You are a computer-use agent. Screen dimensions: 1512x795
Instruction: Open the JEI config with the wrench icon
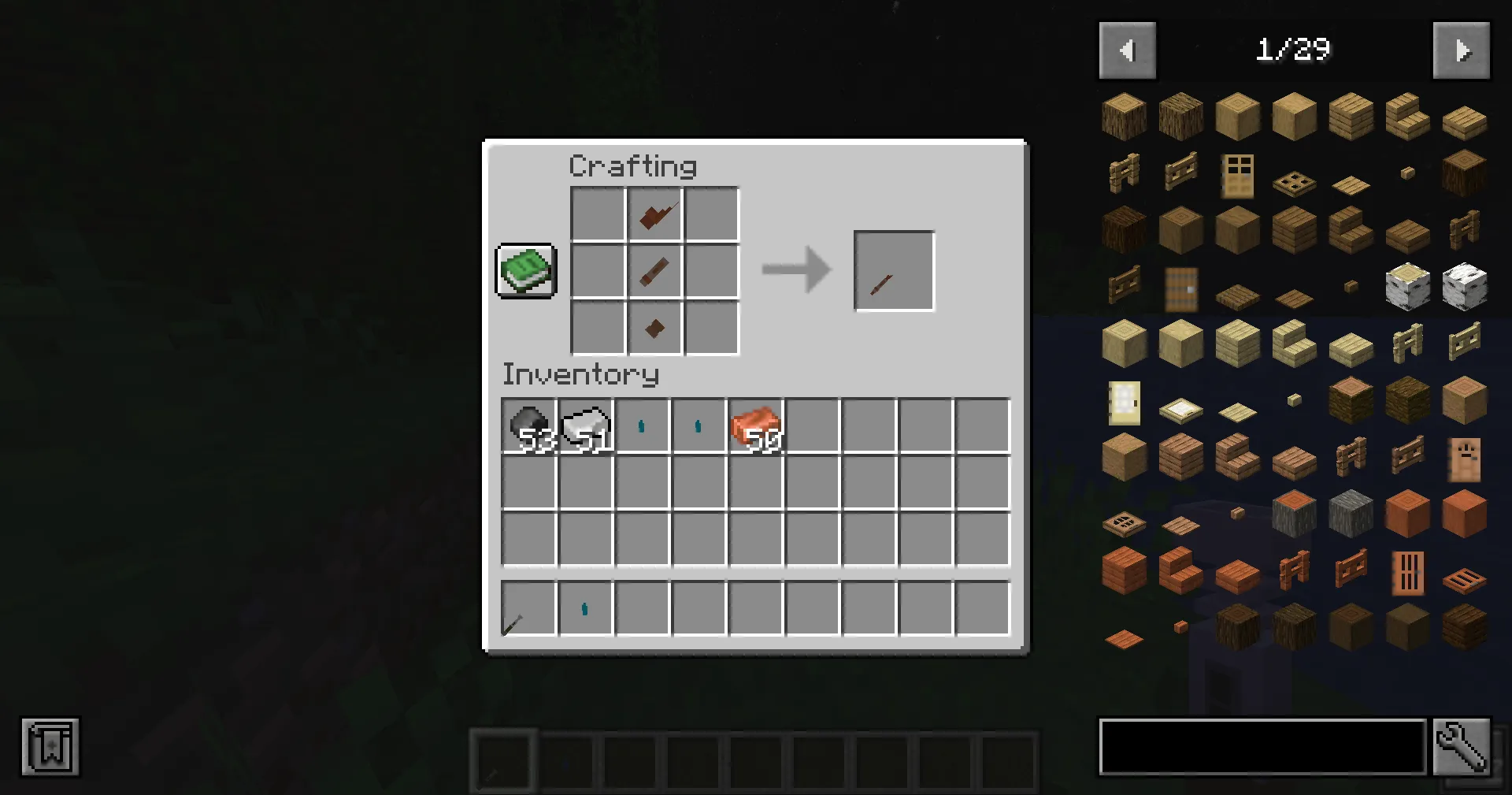pos(1461,747)
